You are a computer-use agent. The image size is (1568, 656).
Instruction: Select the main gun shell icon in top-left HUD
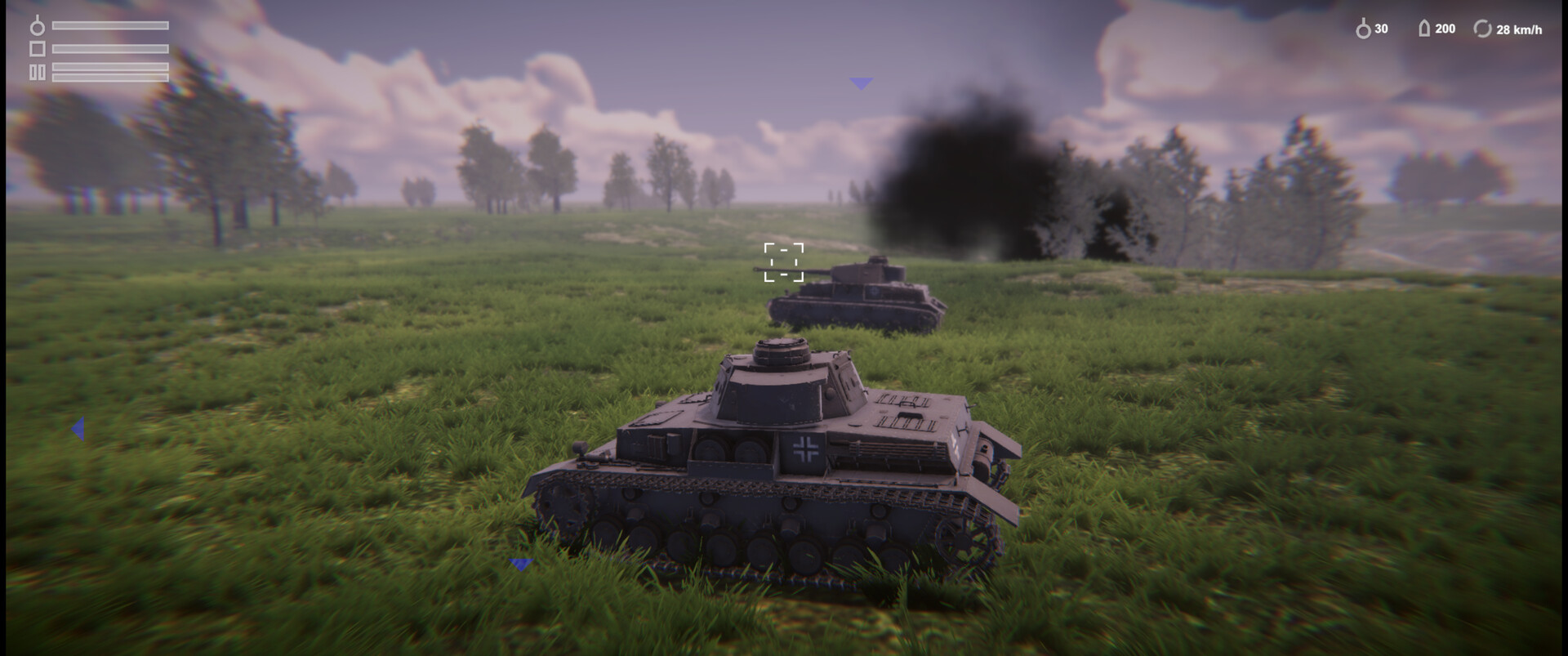pos(38,27)
